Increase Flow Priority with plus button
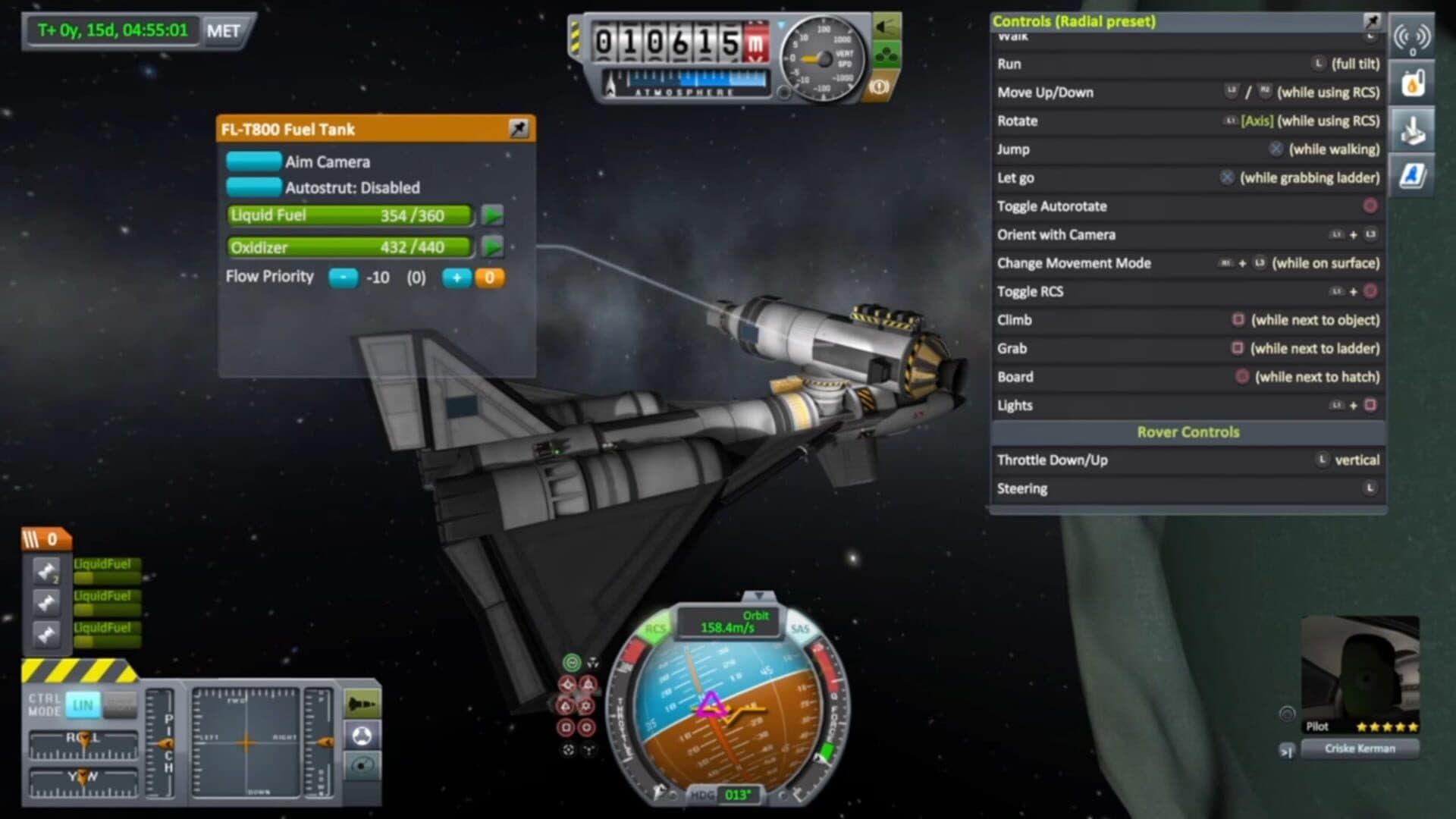Image resolution: width=1456 pixels, height=819 pixels. pyautogui.click(x=457, y=278)
